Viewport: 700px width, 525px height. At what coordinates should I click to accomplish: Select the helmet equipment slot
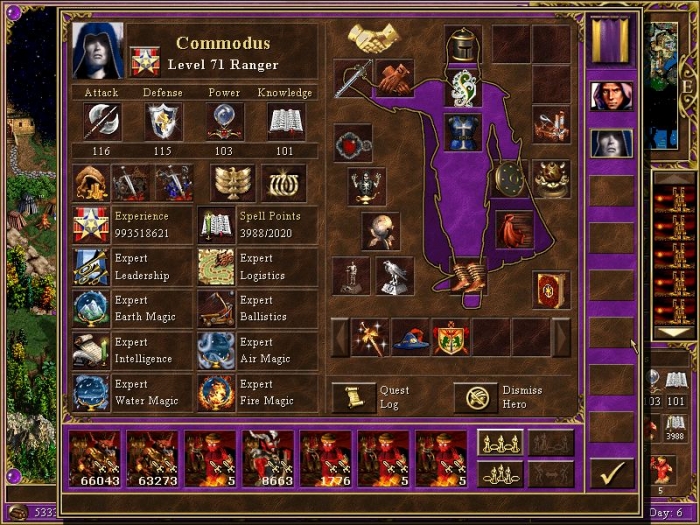pos(462,43)
